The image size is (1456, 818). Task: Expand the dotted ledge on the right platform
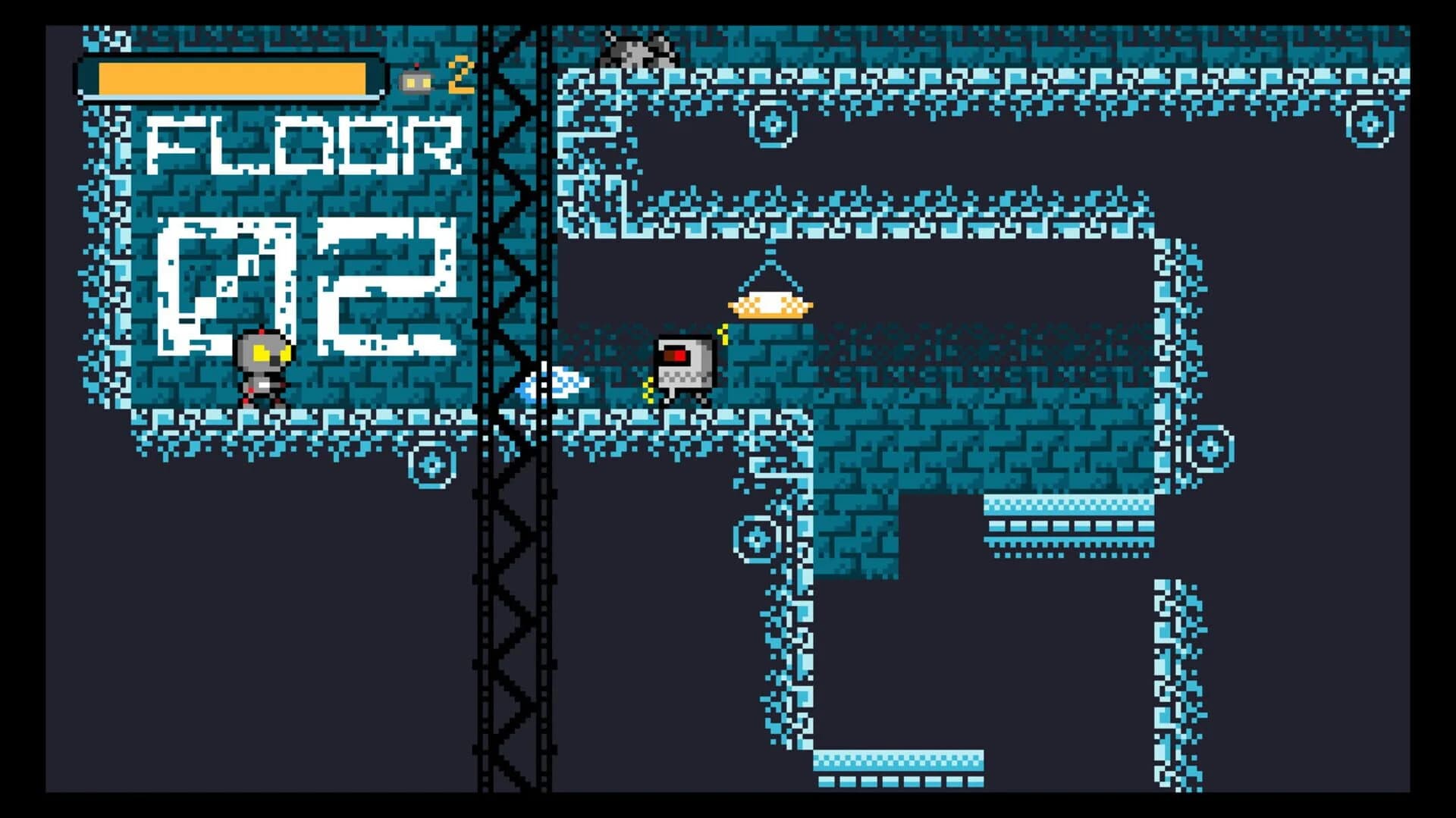click(x=1062, y=523)
